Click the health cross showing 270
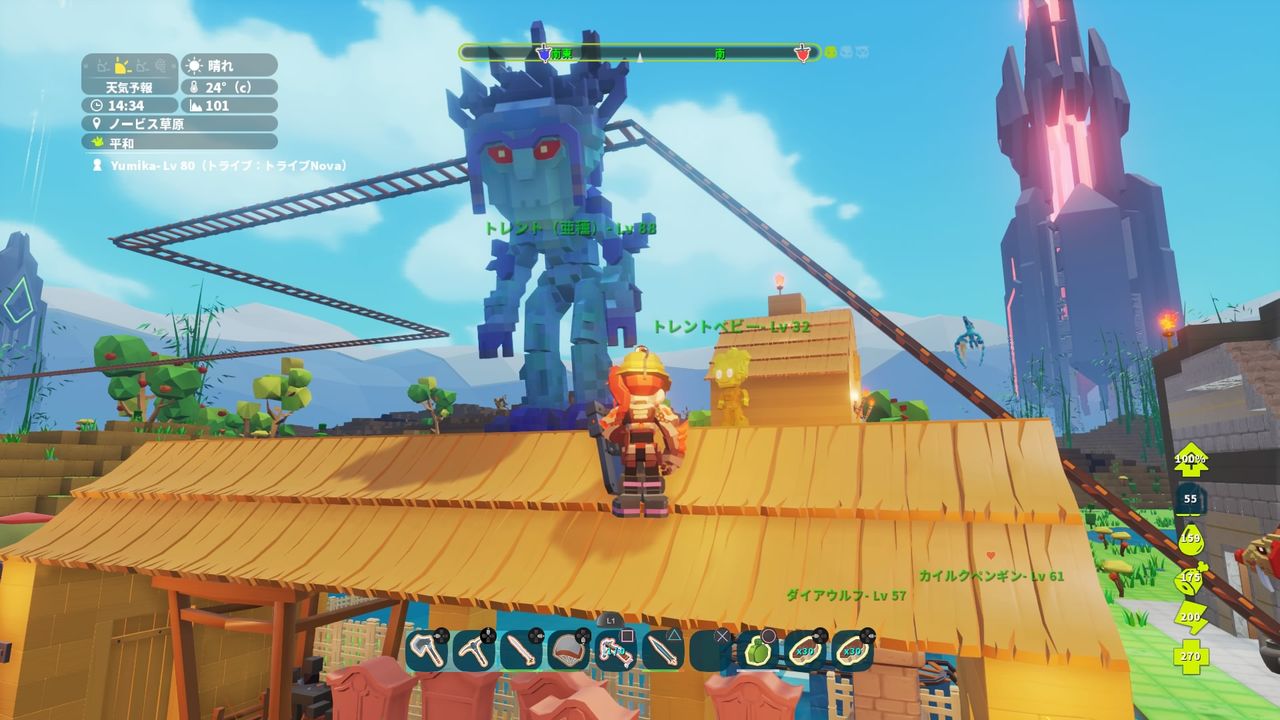1280x720 pixels. pyautogui.click(x=1190, y=657)
